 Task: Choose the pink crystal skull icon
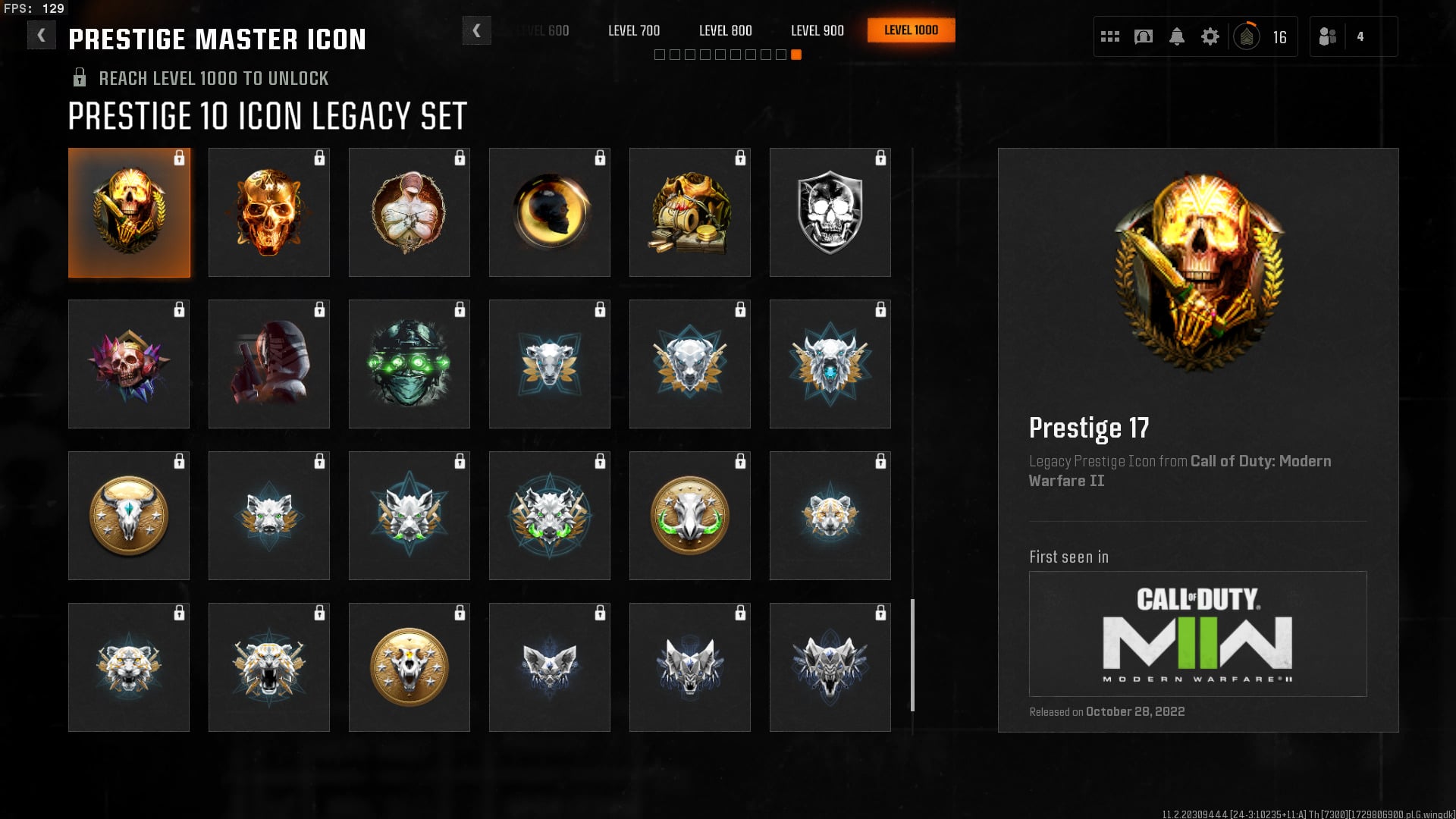pyautogui.click(x=129, y=364)
